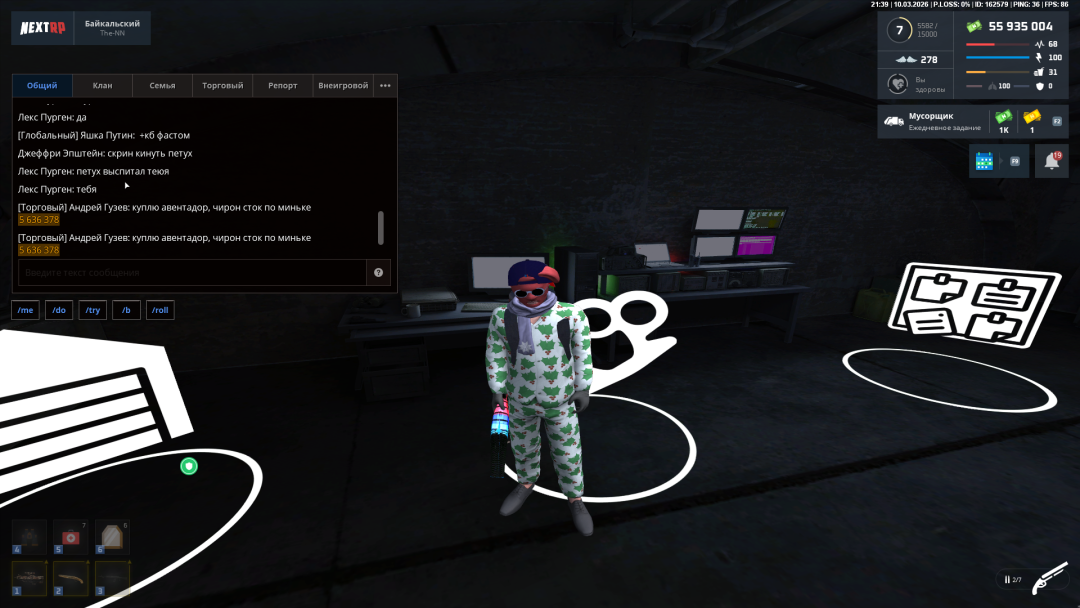
Task: Open the notifications bell icon
Action: point(1052,161)
